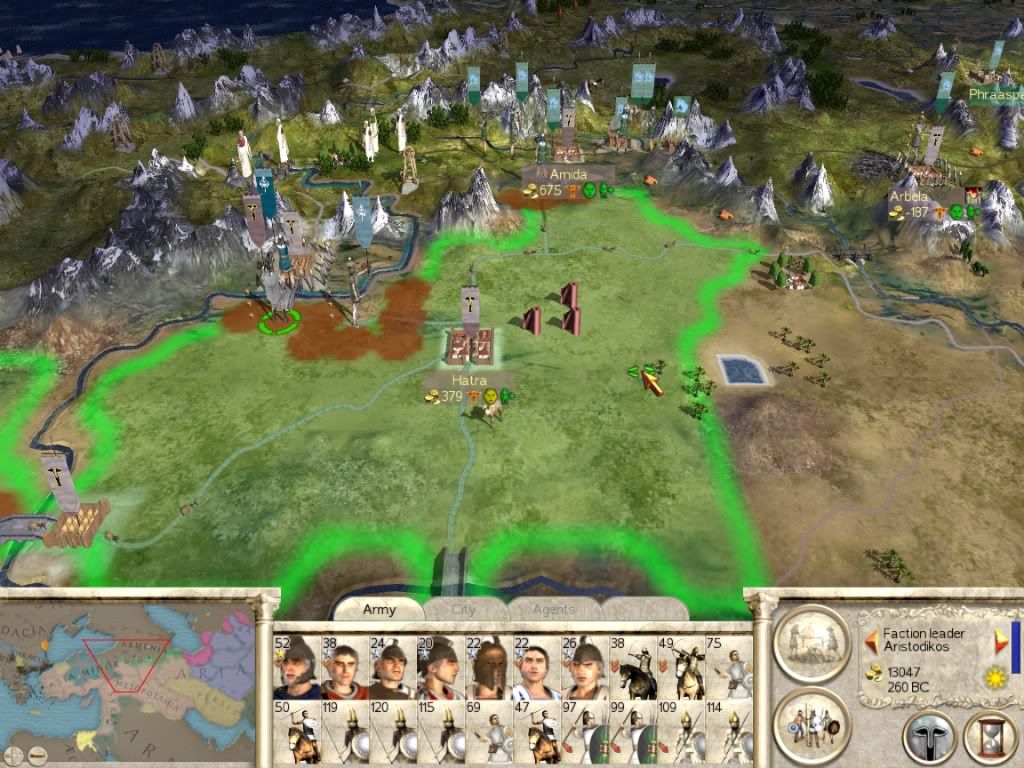Select the general card with 52 soldiers
This screenshot has height=768, width=1024.
(296, 667)
